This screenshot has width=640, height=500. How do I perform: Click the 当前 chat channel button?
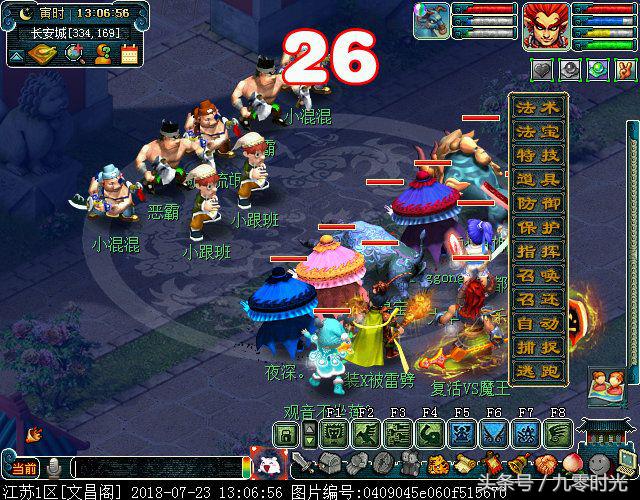coord(23,468)
